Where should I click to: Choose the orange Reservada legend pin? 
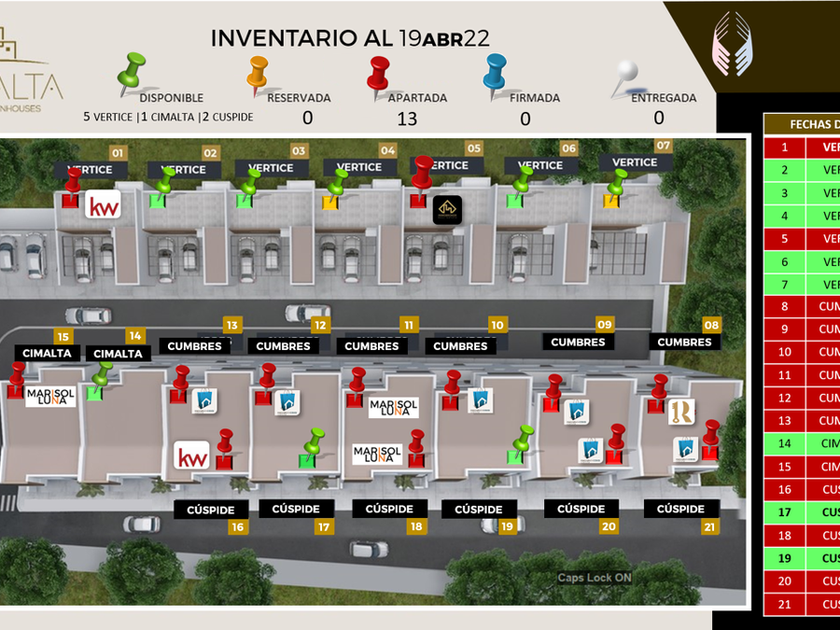(x=258, y=72)
